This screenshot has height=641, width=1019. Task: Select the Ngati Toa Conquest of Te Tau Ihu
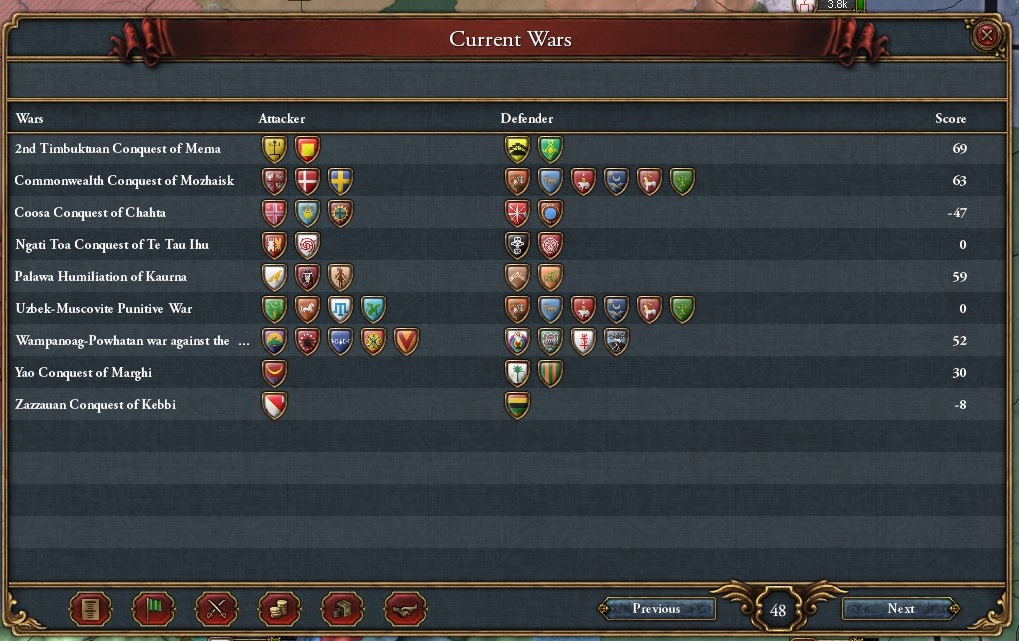[x=111, y=245]
